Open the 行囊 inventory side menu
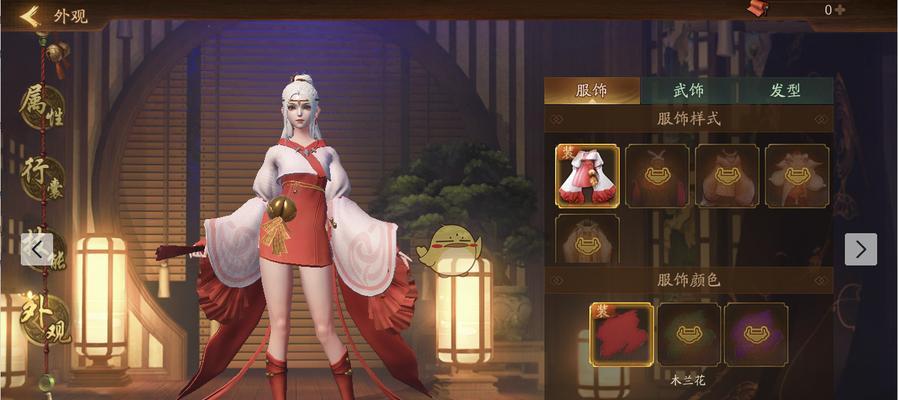898x400 pixels. (42, 180)
